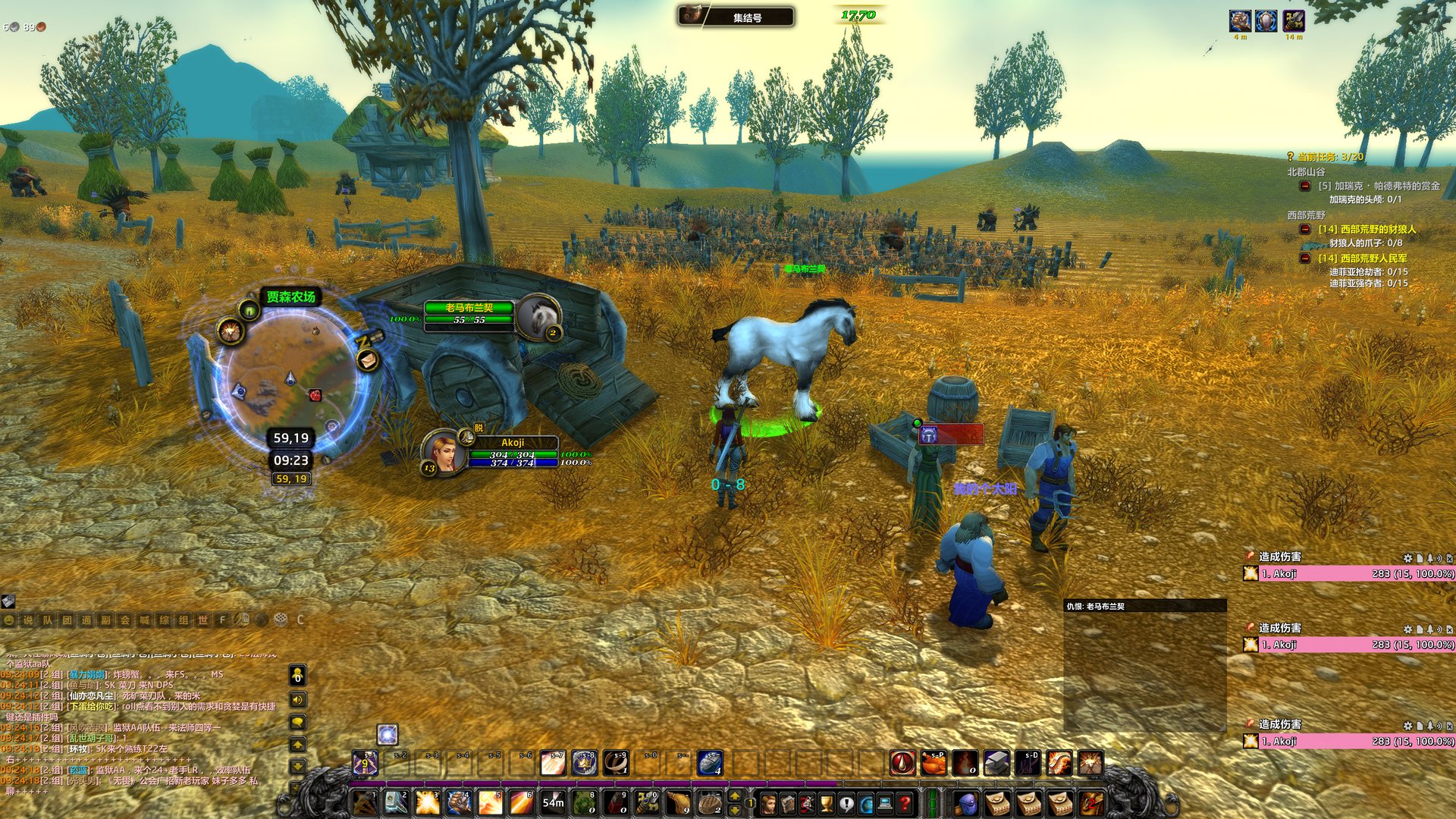
Task: Use the bread food item slot
Action: point(710,802)
